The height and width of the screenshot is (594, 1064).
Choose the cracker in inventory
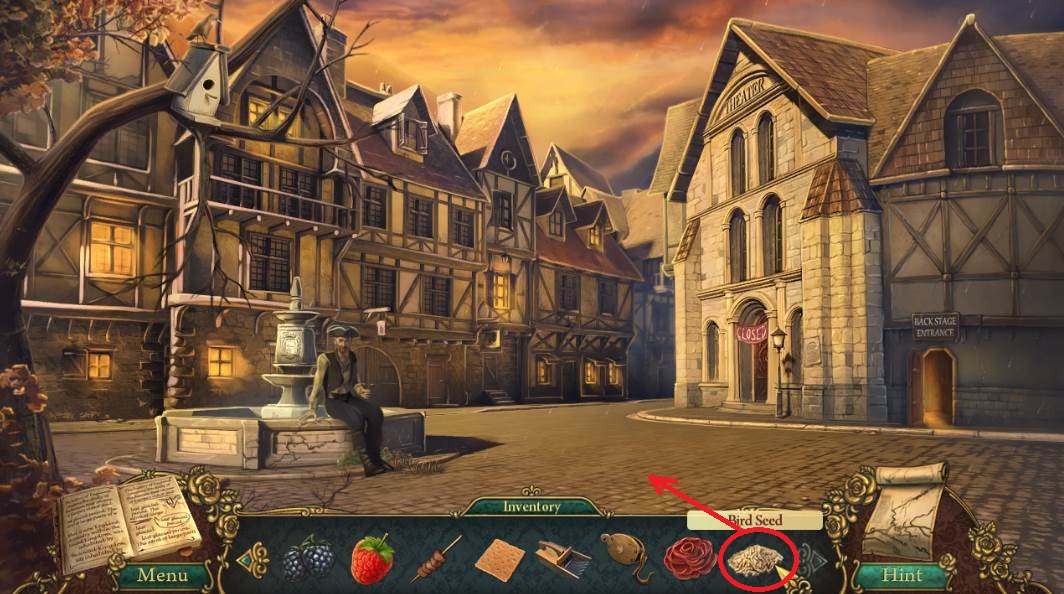(499, 559)
